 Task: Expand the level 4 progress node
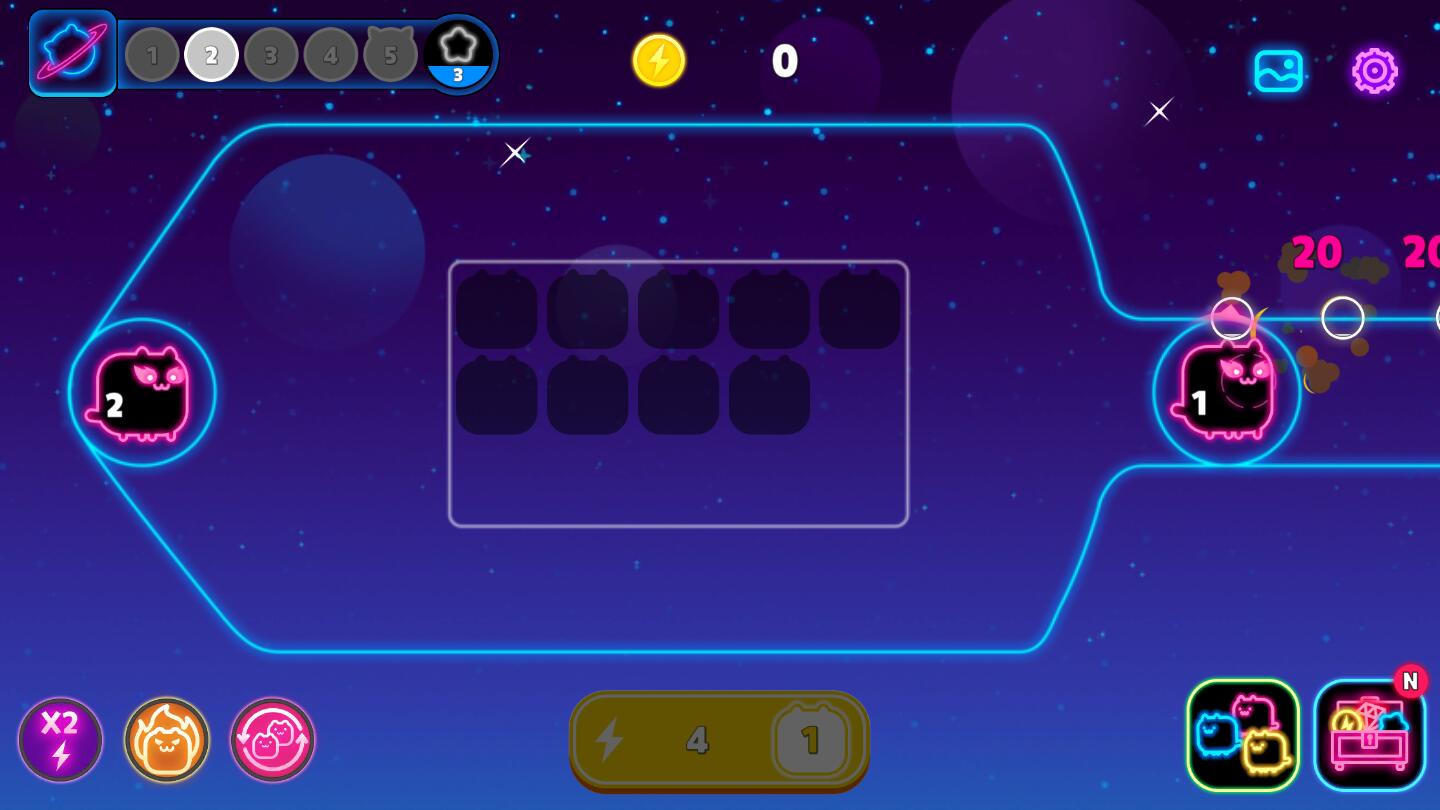click(331, 55)
